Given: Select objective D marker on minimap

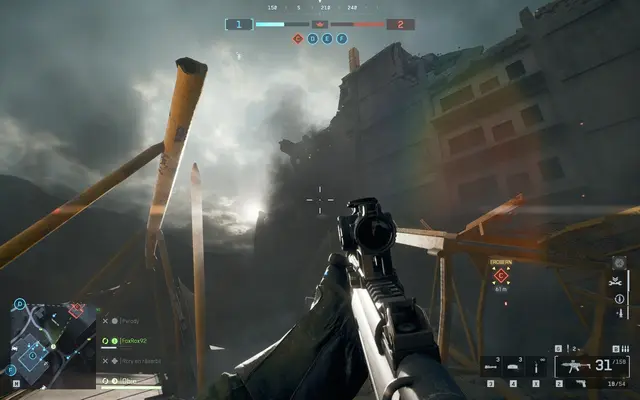Looking at the screenshot, I should click(x=19, y=303).
